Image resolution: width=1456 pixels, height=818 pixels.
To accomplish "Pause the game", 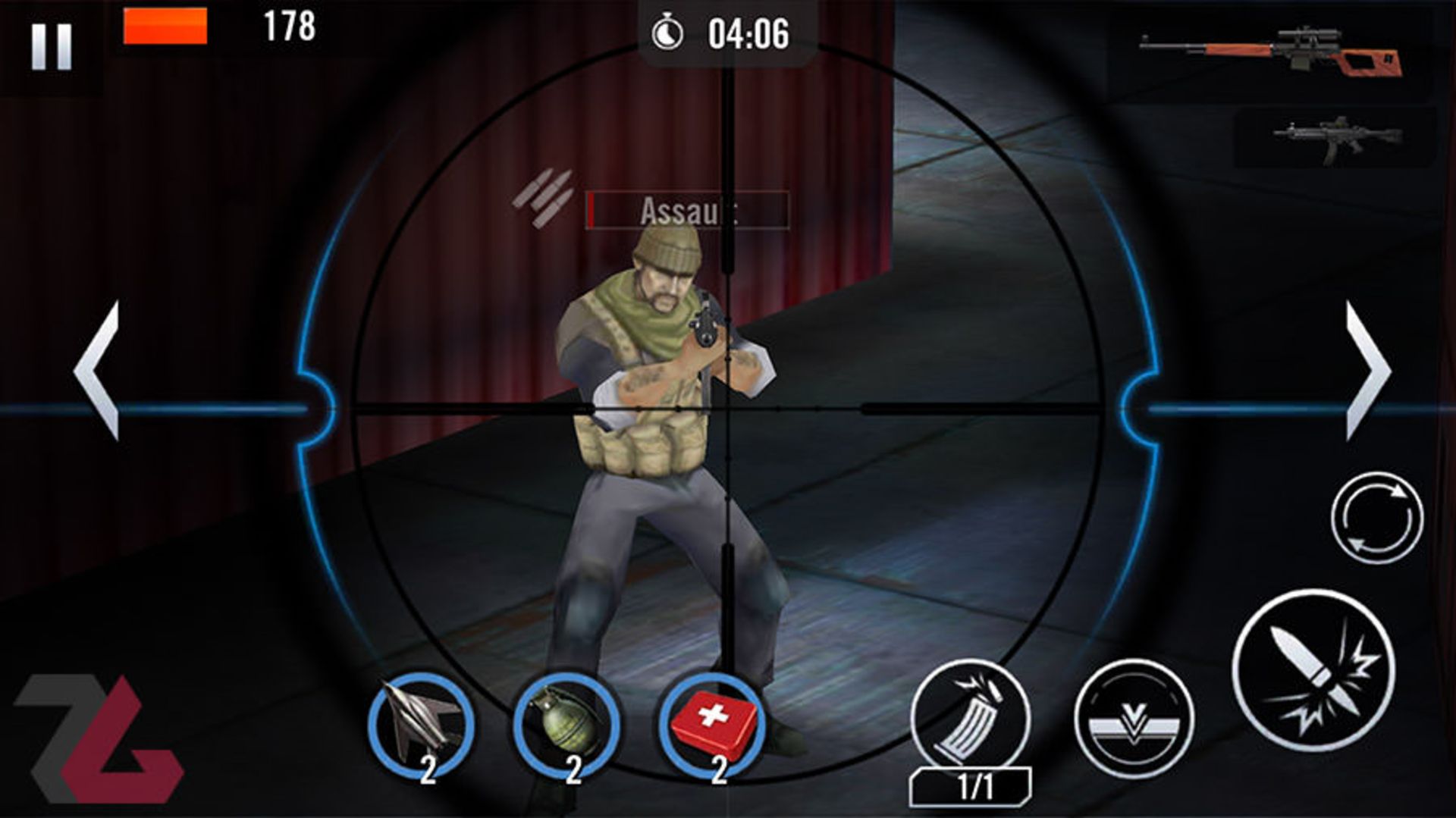I will click(x=52, y=46).
